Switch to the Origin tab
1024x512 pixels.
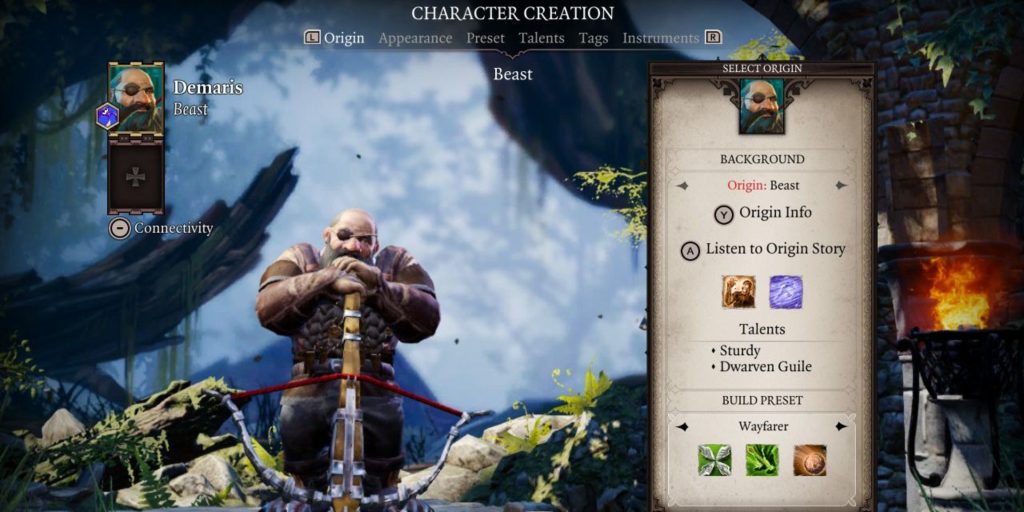(344, 38)
